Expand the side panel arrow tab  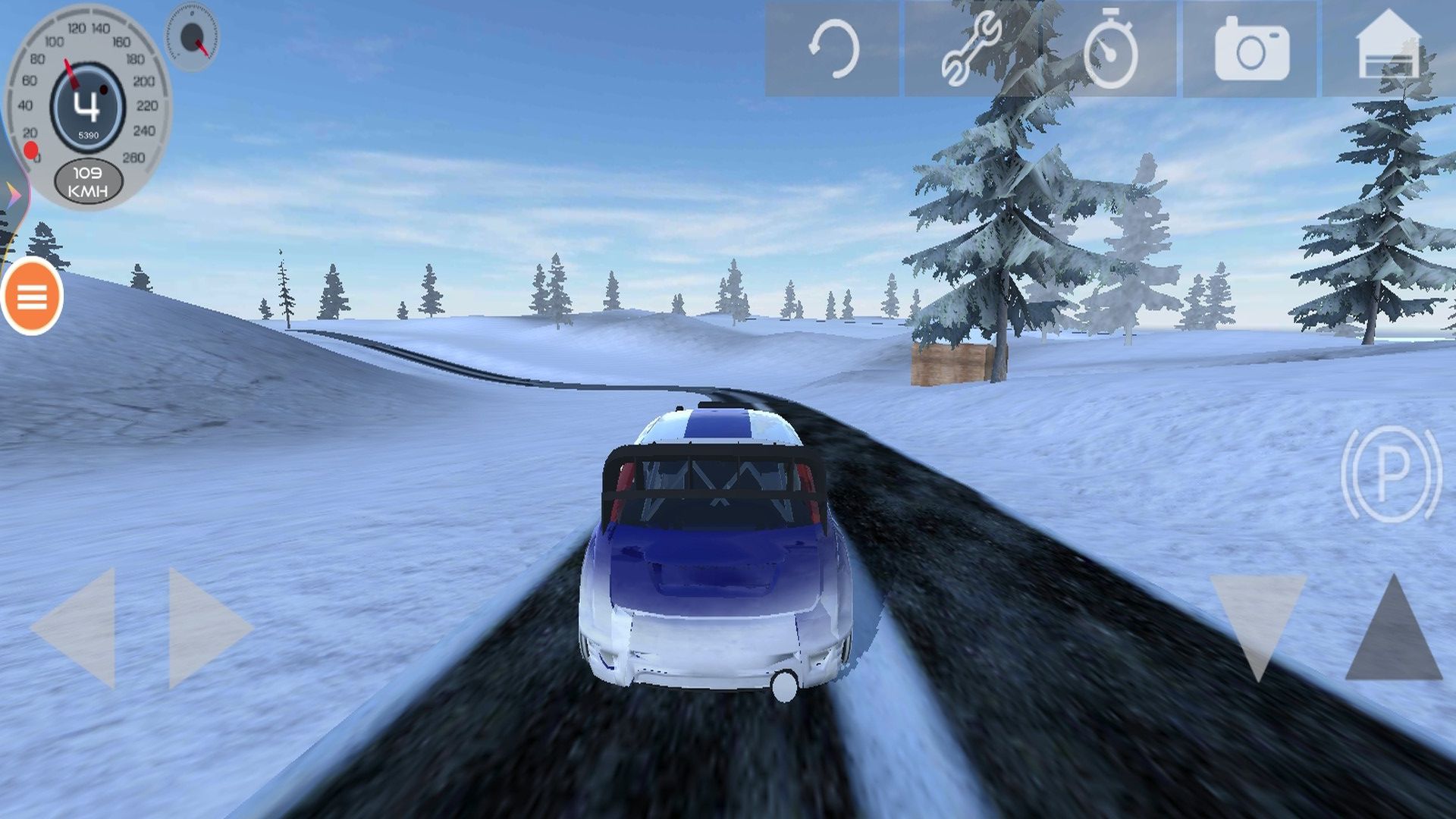[14, 194]
